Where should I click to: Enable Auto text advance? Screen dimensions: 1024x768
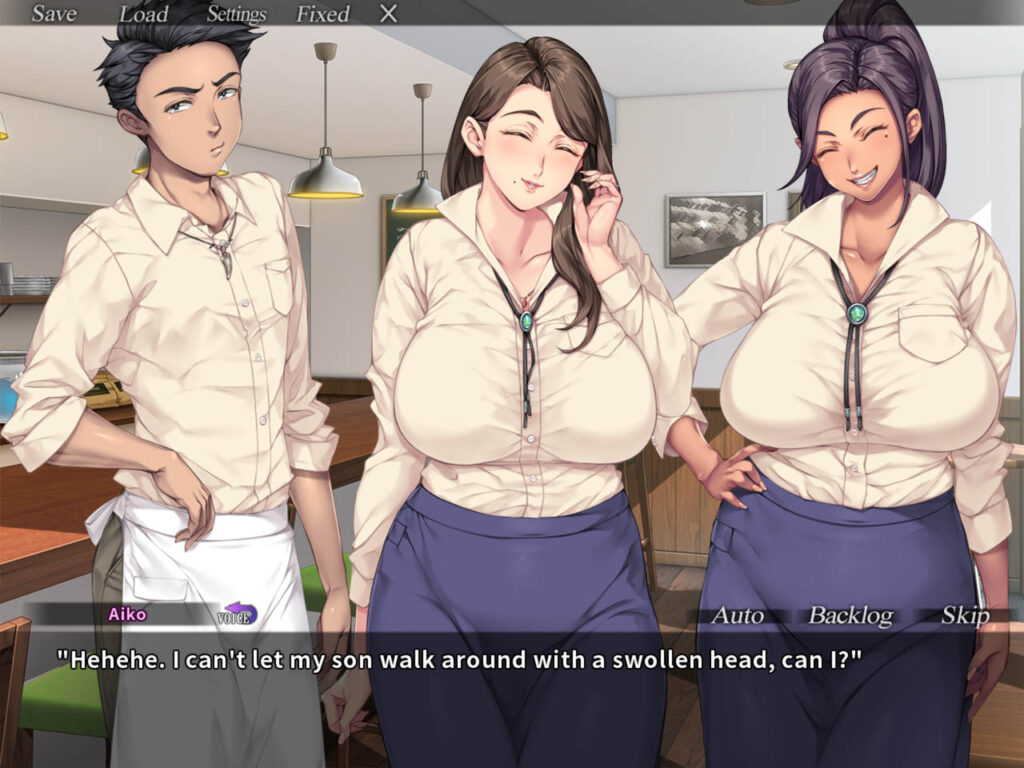[737, 615]
